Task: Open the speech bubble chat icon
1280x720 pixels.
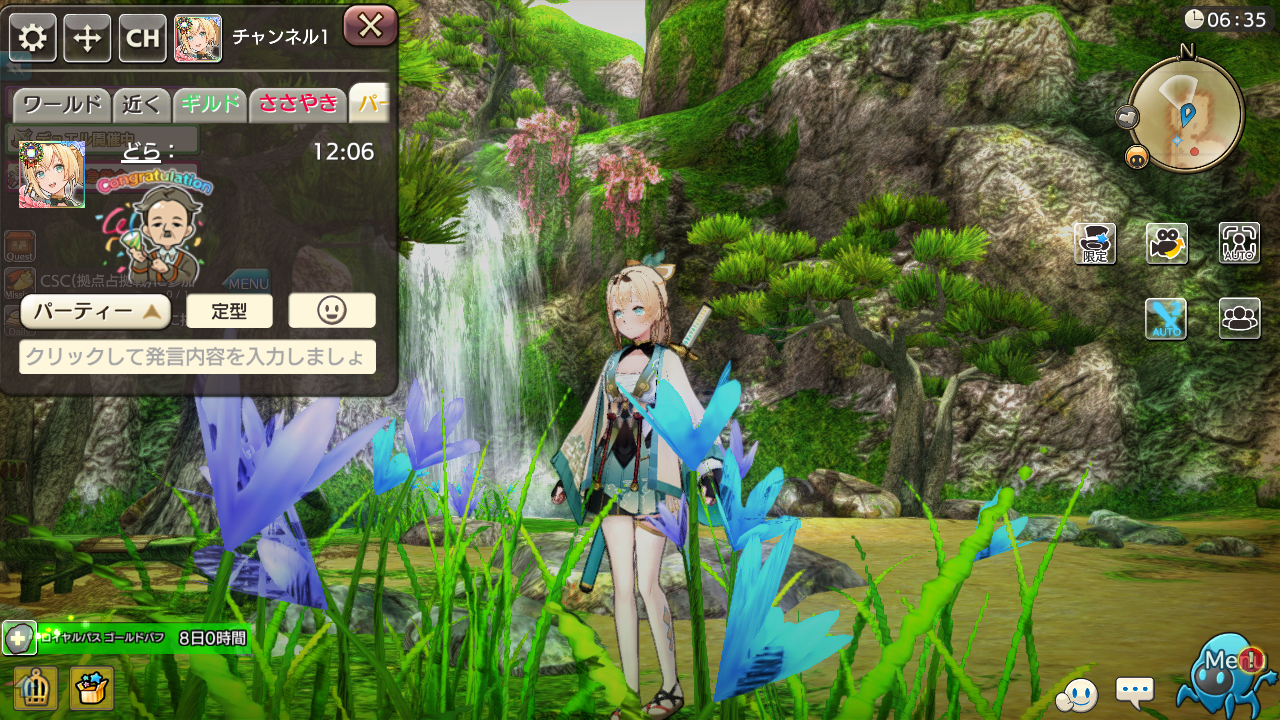Action: pos(1134,690)
